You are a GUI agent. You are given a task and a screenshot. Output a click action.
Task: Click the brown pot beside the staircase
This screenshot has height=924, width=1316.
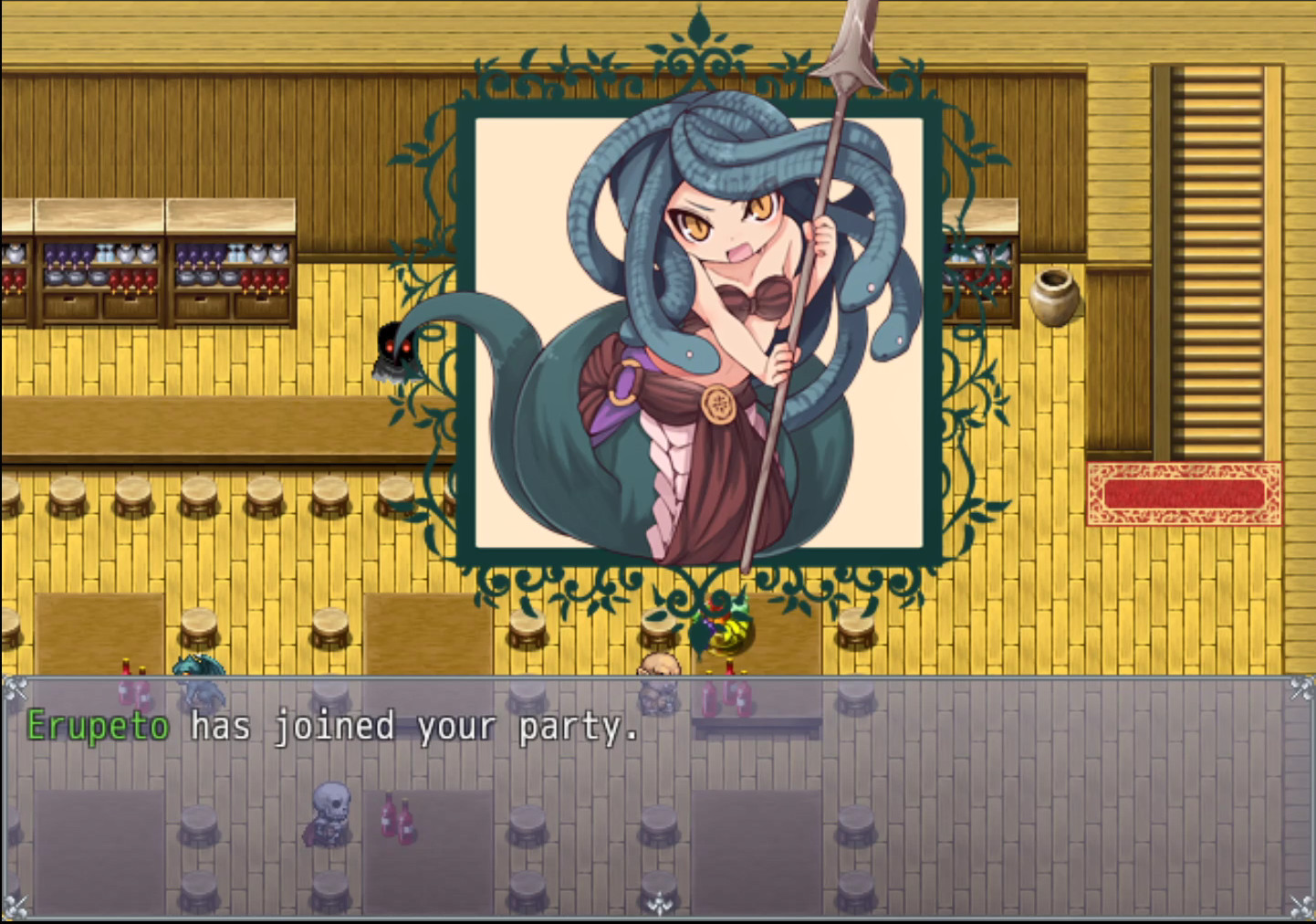1056,299
